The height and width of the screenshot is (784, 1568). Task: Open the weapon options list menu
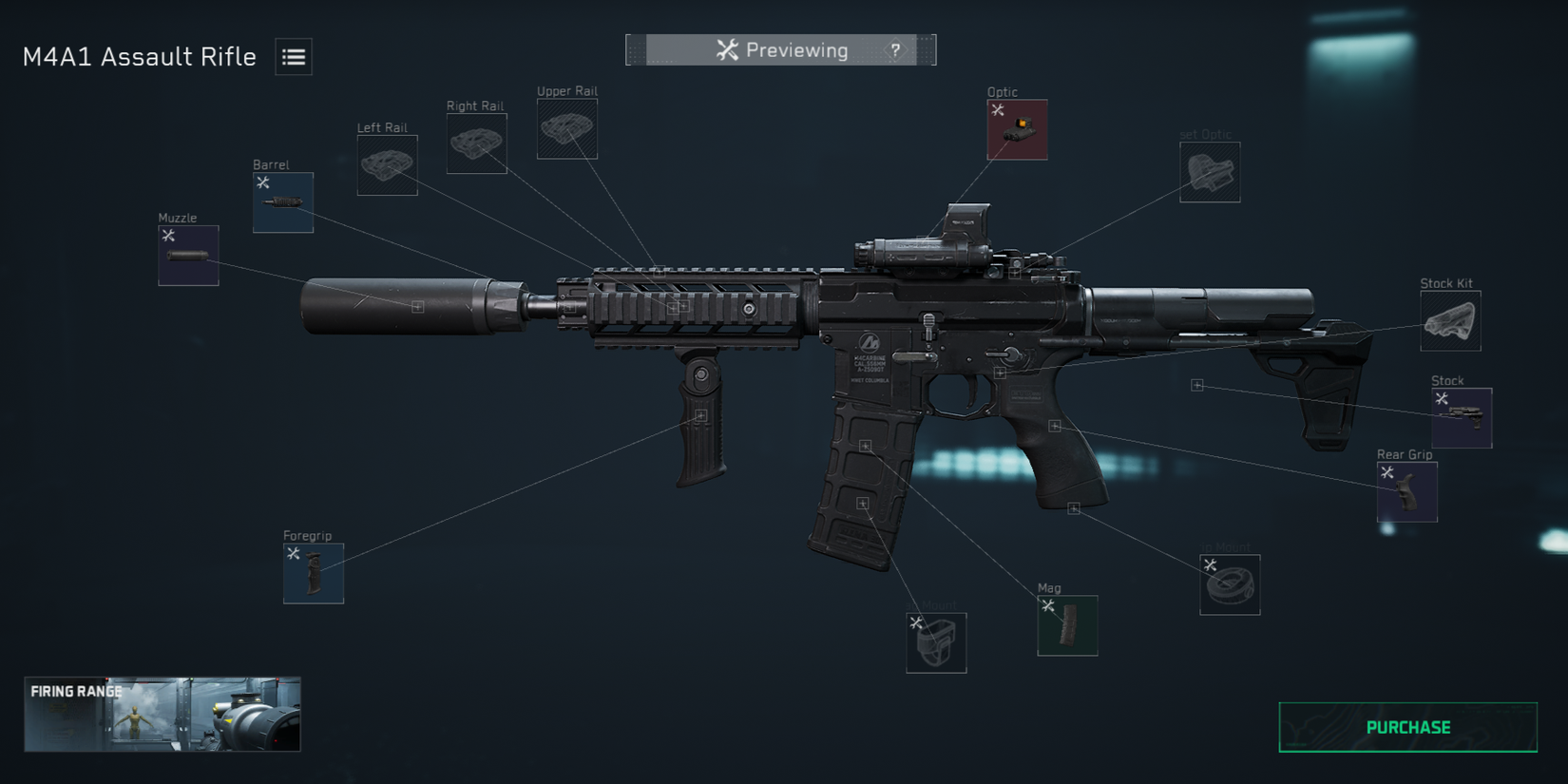coord(293,57)
